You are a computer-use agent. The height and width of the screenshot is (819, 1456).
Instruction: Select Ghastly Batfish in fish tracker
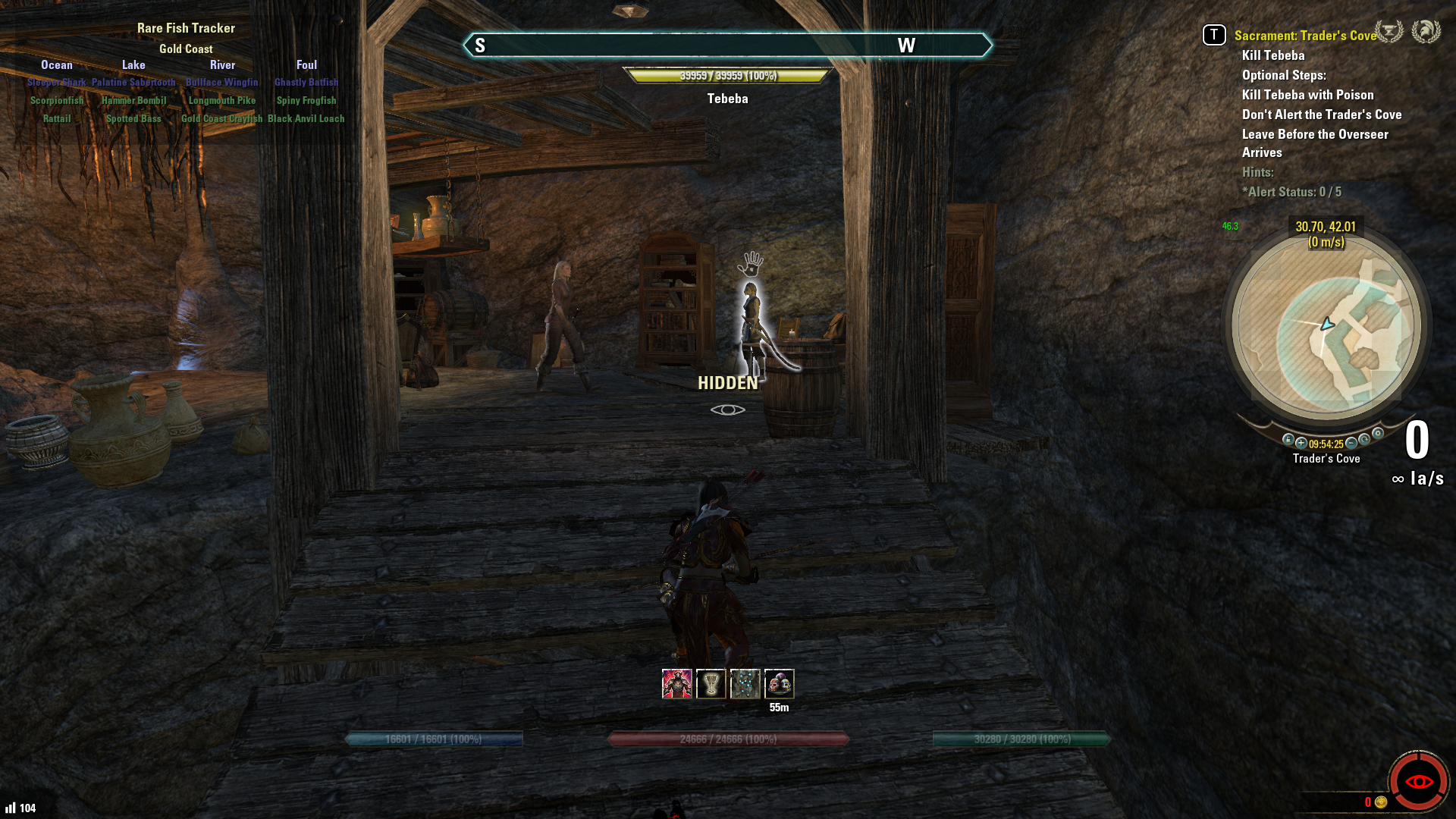pos(306,83)
